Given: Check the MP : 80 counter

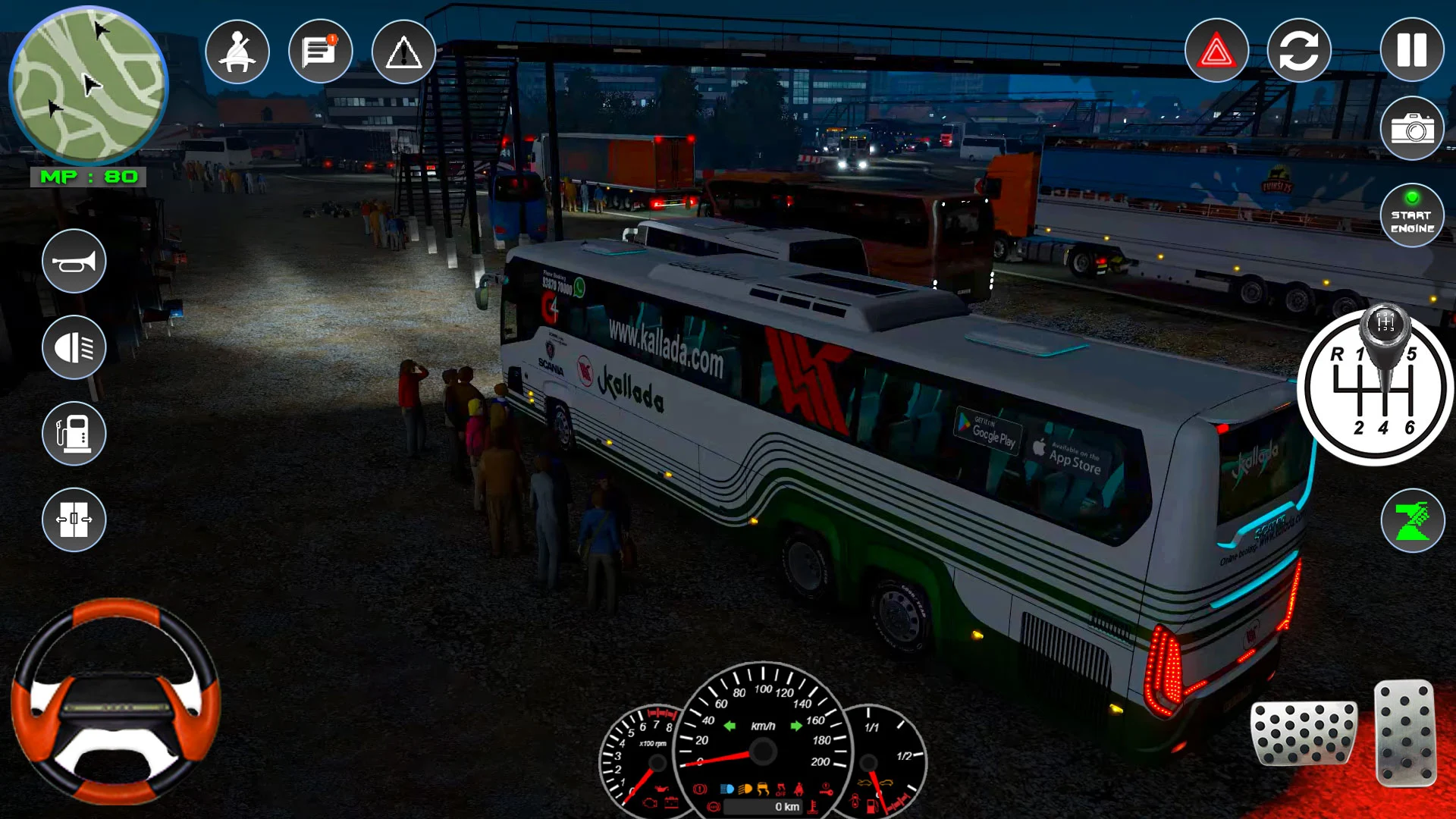Looking at the screenshot, I should tap(91, 178).
